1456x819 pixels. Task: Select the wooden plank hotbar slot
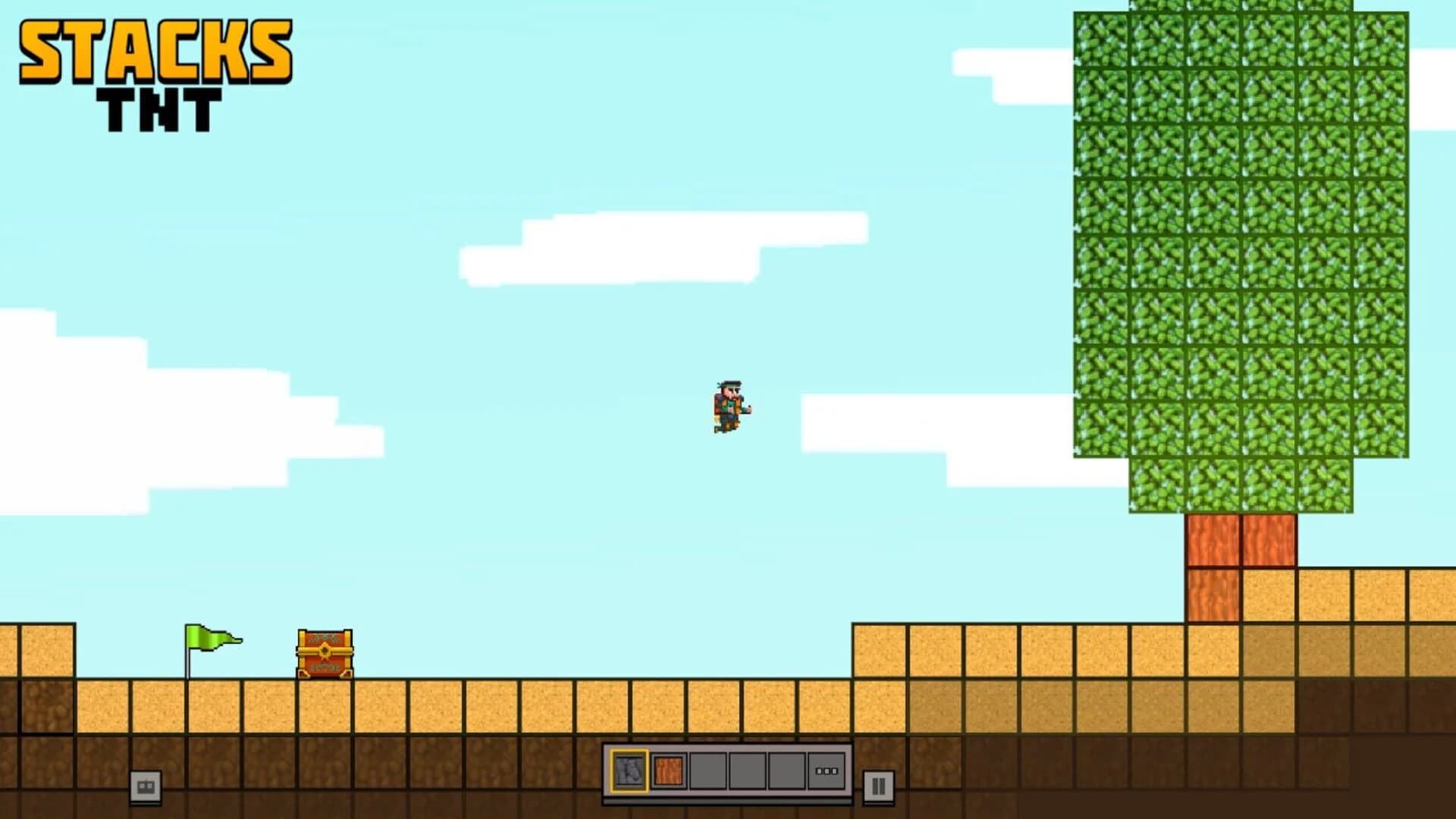click(x=669, y=769)
